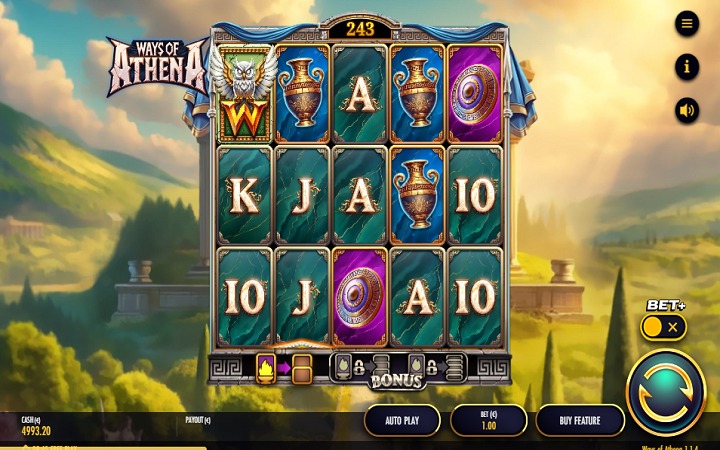Screen dimensions: 720x450
Task: Change the Bet amount
Action: click(x=488, y=420)
